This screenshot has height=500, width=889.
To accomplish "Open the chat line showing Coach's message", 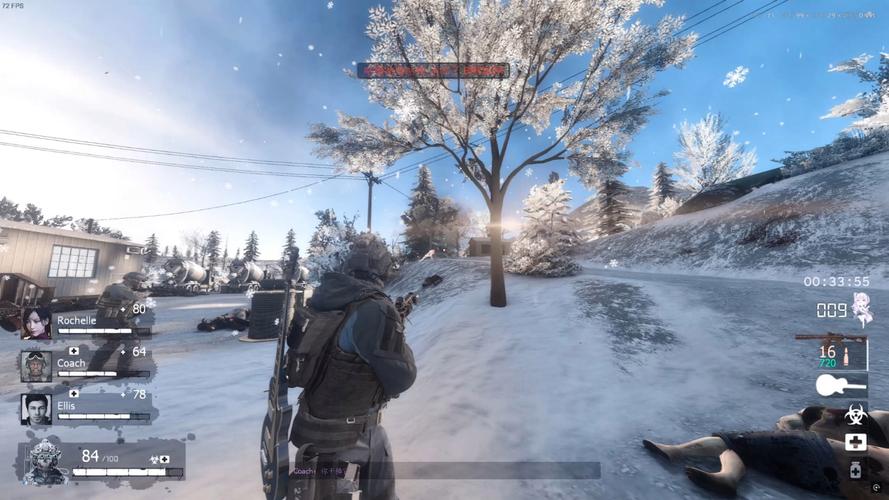I will (x=445, y=470).
